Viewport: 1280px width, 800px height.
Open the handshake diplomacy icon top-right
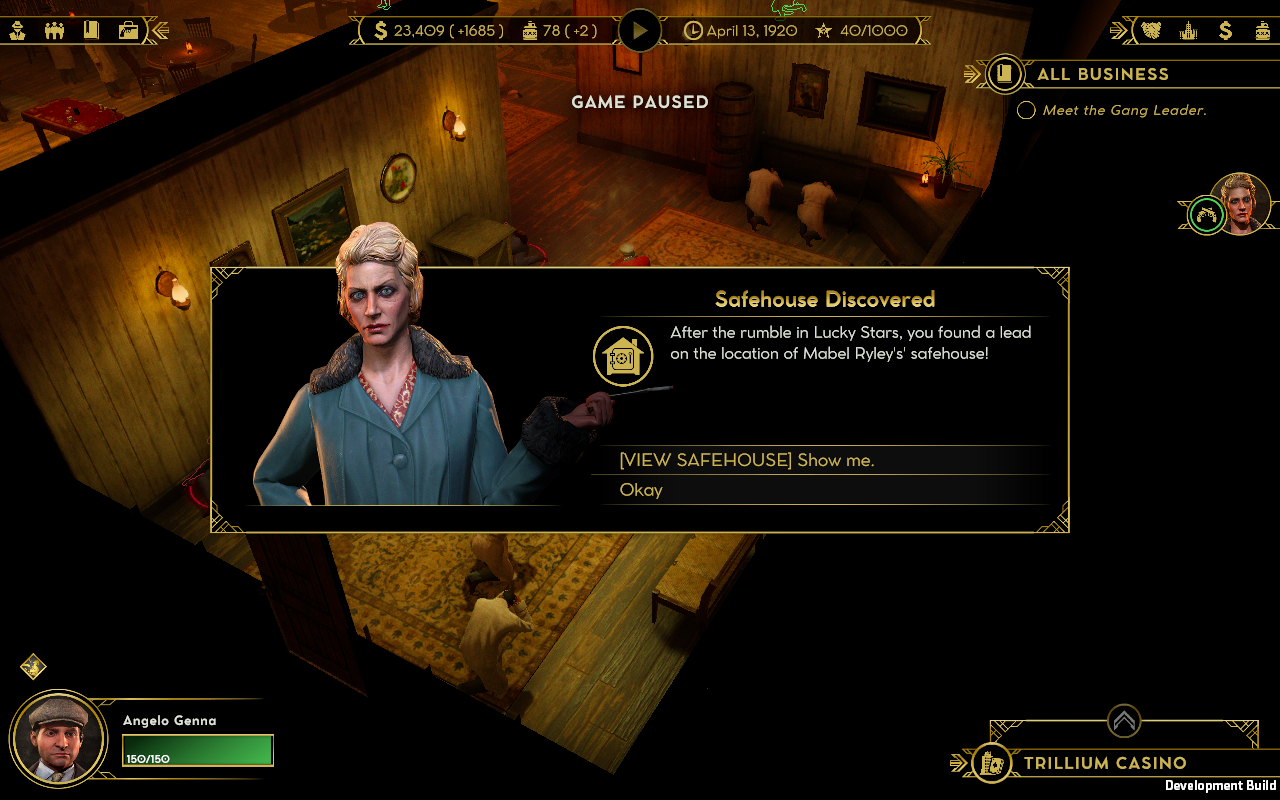coord(1148,31)
